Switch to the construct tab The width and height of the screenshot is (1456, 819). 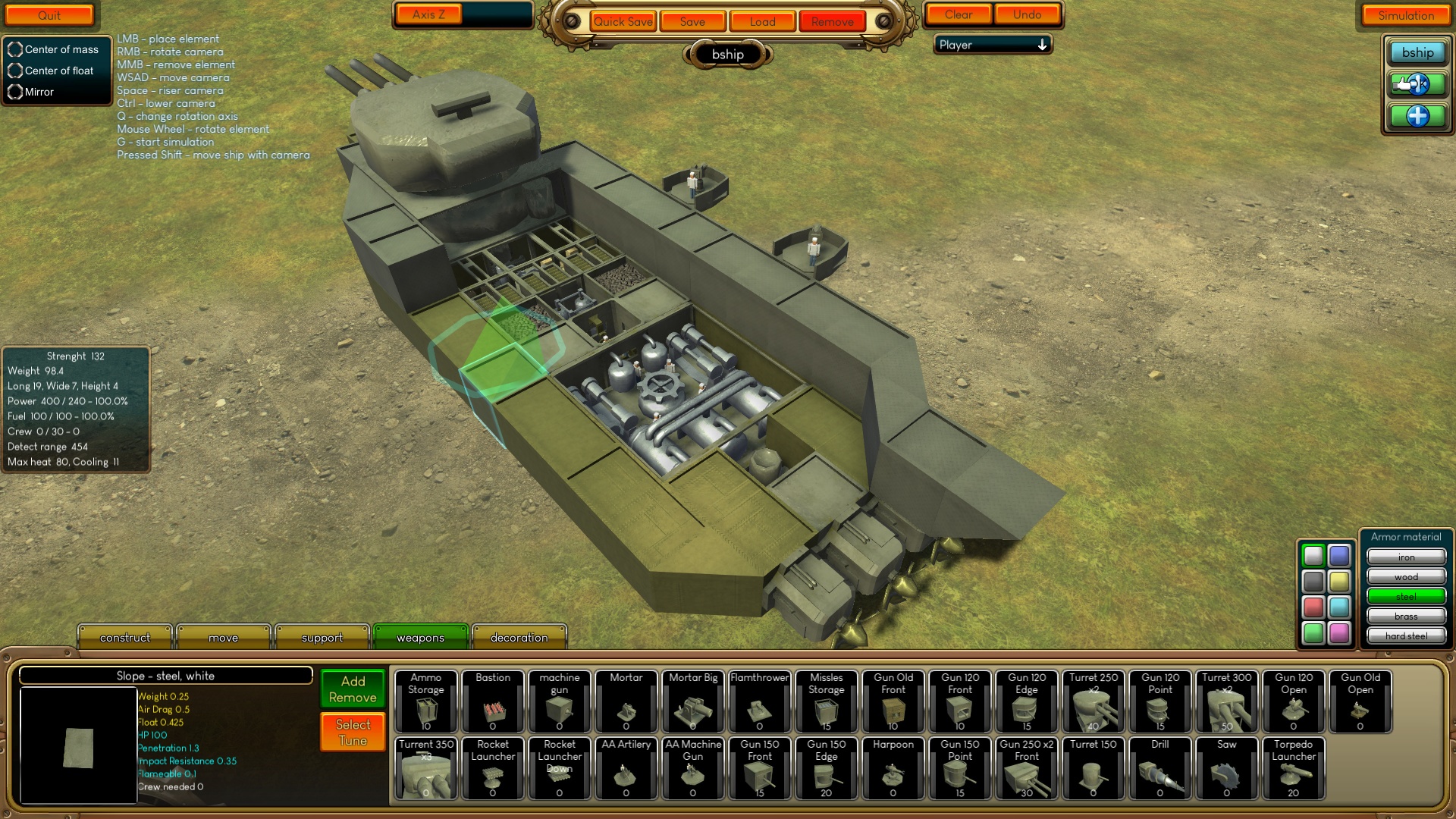pos(124,637)
